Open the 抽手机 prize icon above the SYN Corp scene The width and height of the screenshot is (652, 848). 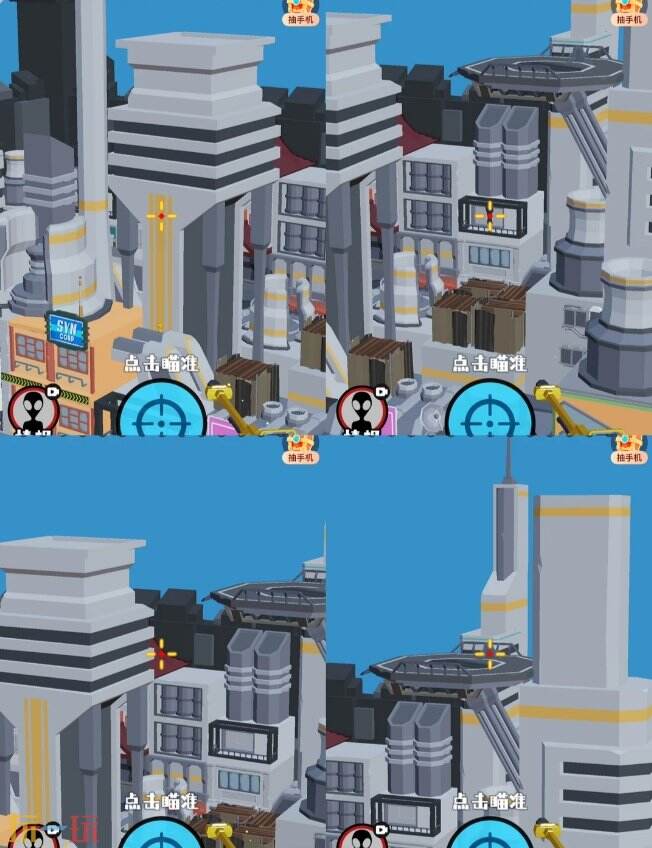pyautogui.click(x=302, y=11)
